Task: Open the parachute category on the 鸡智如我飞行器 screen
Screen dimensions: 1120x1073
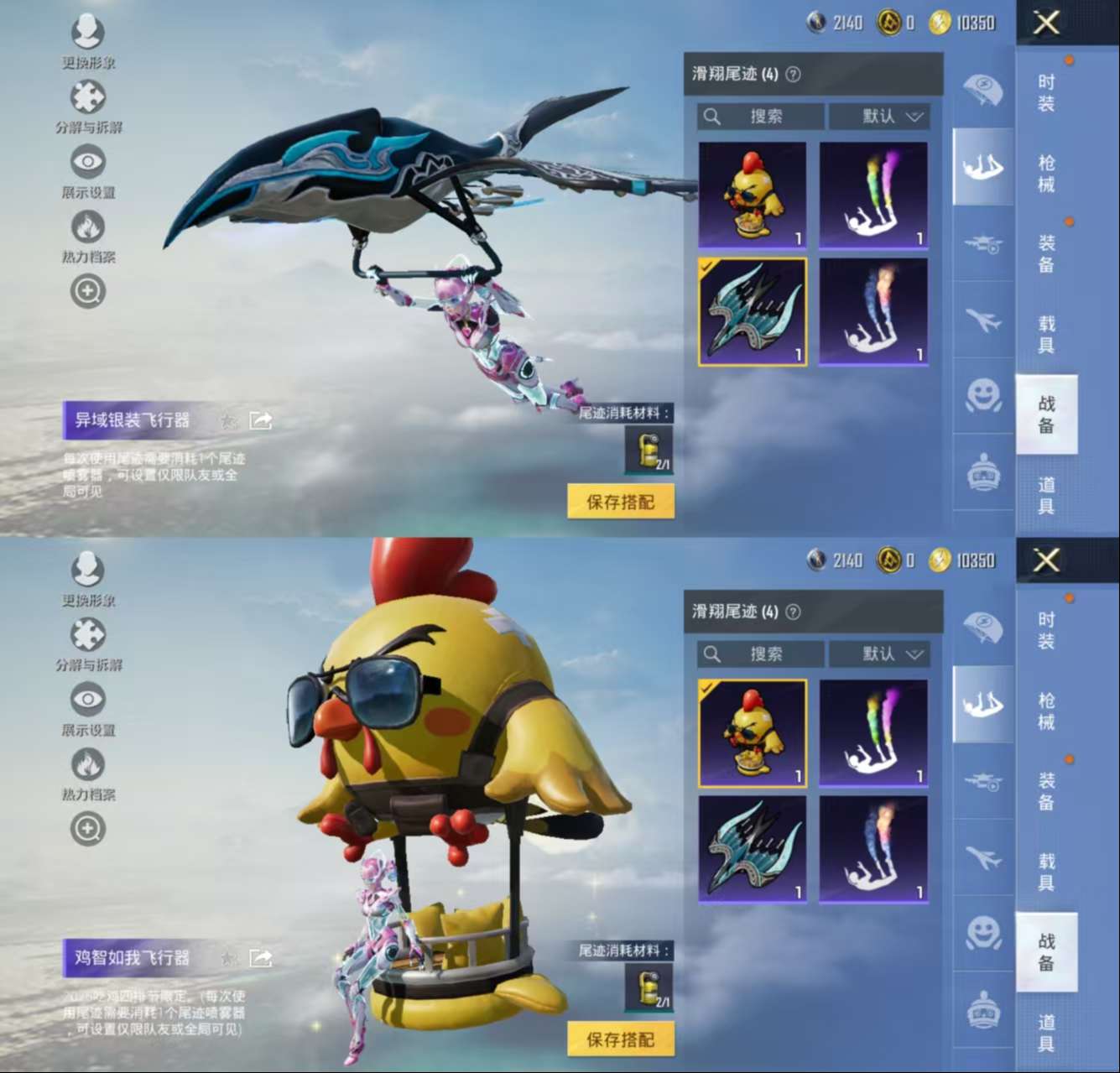Action: pyautogui.click(x=982, y=626)
